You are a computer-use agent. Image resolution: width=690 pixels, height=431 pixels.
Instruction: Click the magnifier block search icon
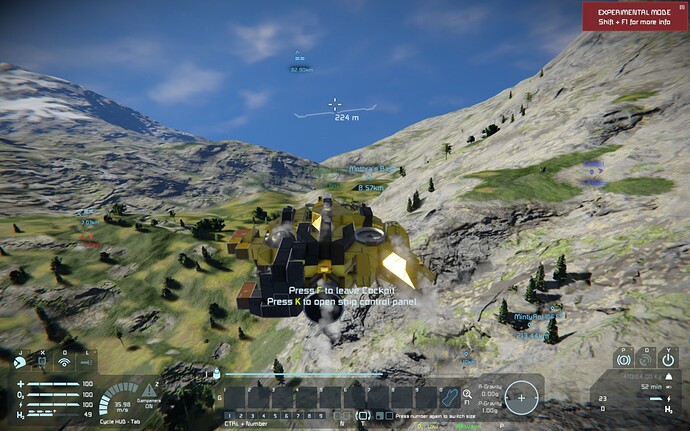(x=467, y=395)
